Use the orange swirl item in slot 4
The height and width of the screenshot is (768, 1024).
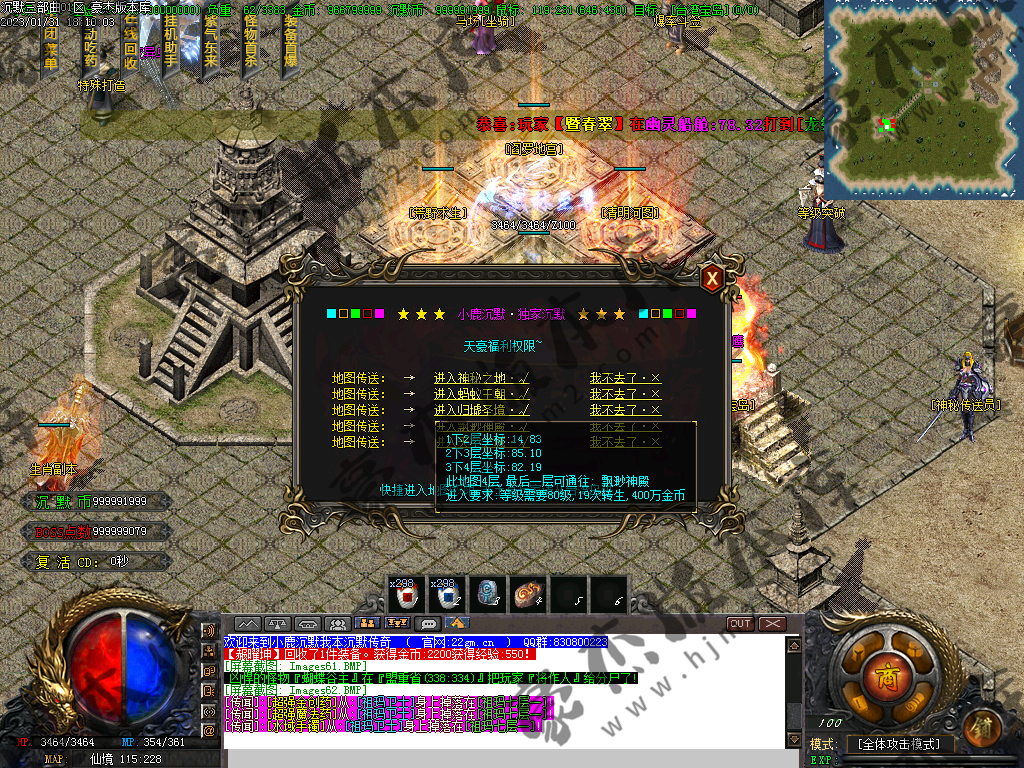pyautogui.click(x=527, y=596)
